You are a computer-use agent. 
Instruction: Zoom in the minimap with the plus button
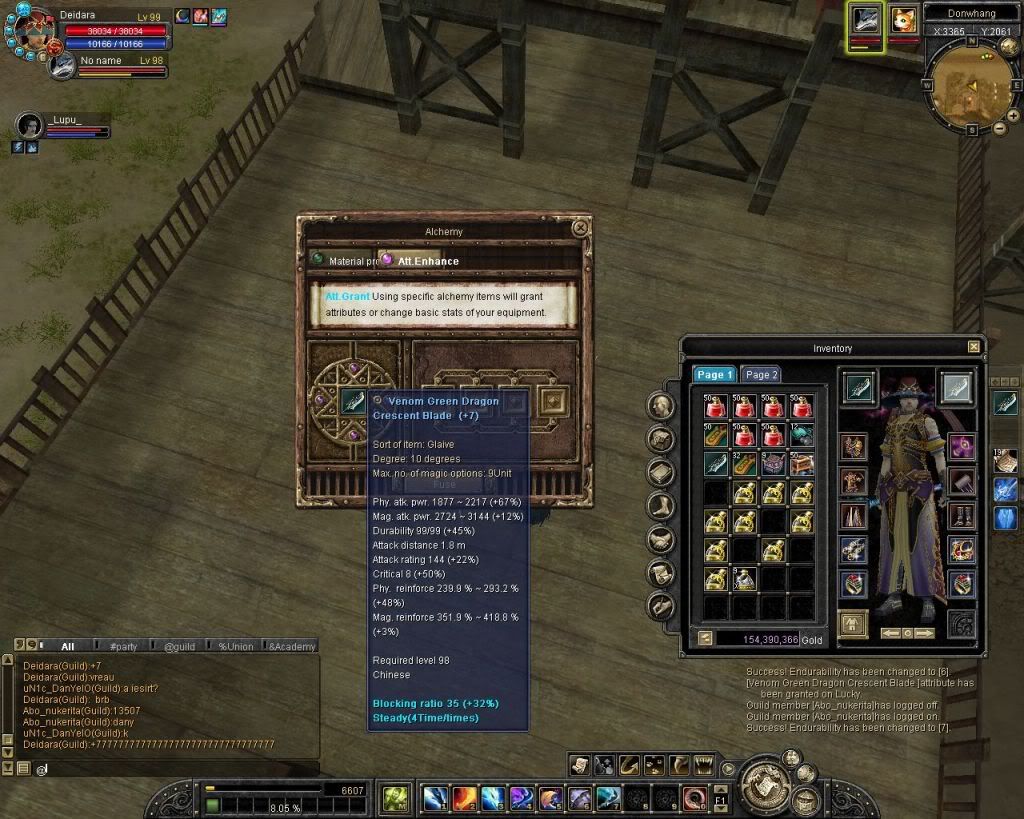click(x=1013, y=115)
